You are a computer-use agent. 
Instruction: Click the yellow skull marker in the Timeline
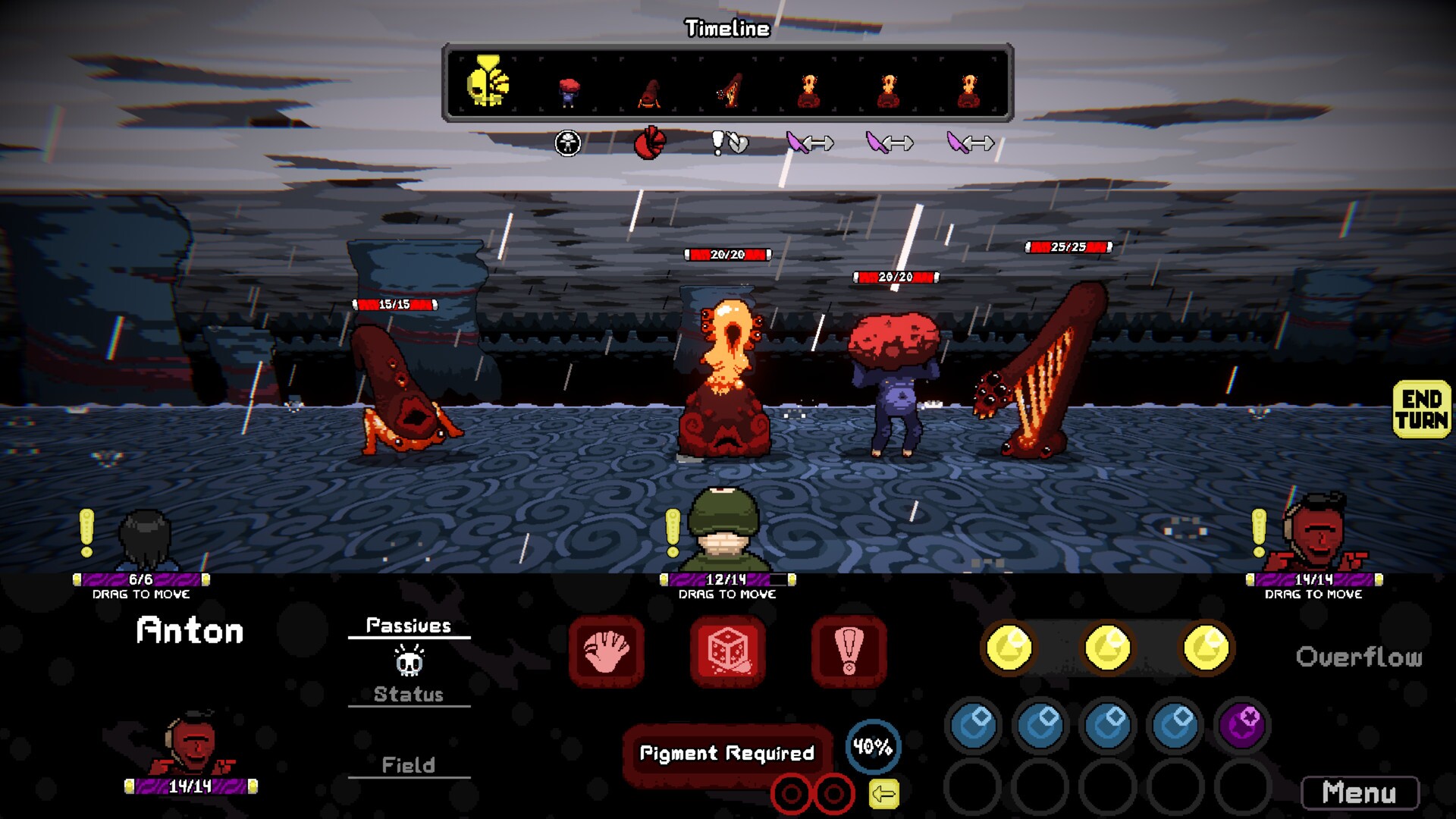[488, 83]
